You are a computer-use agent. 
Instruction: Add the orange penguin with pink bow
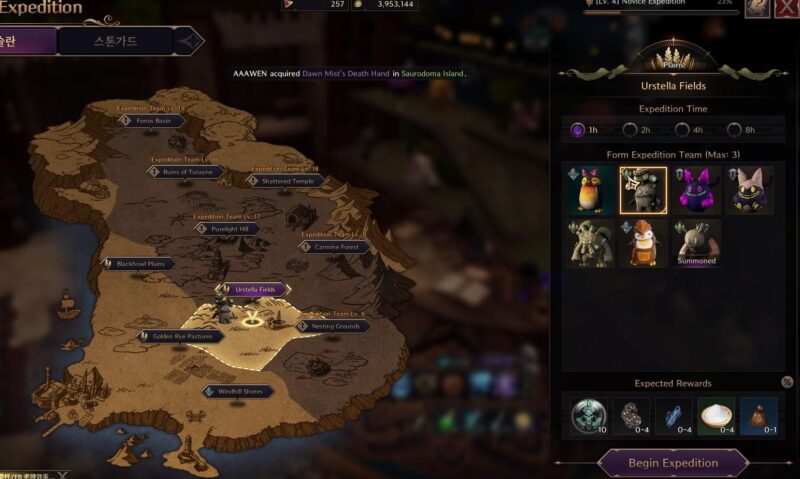(x=589, y=190)
